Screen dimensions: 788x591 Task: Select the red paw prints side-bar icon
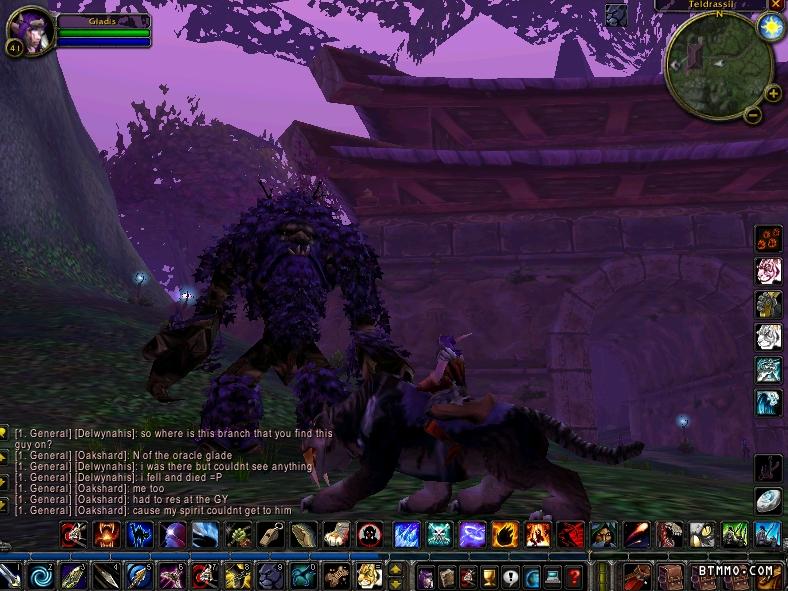[768, 238]
